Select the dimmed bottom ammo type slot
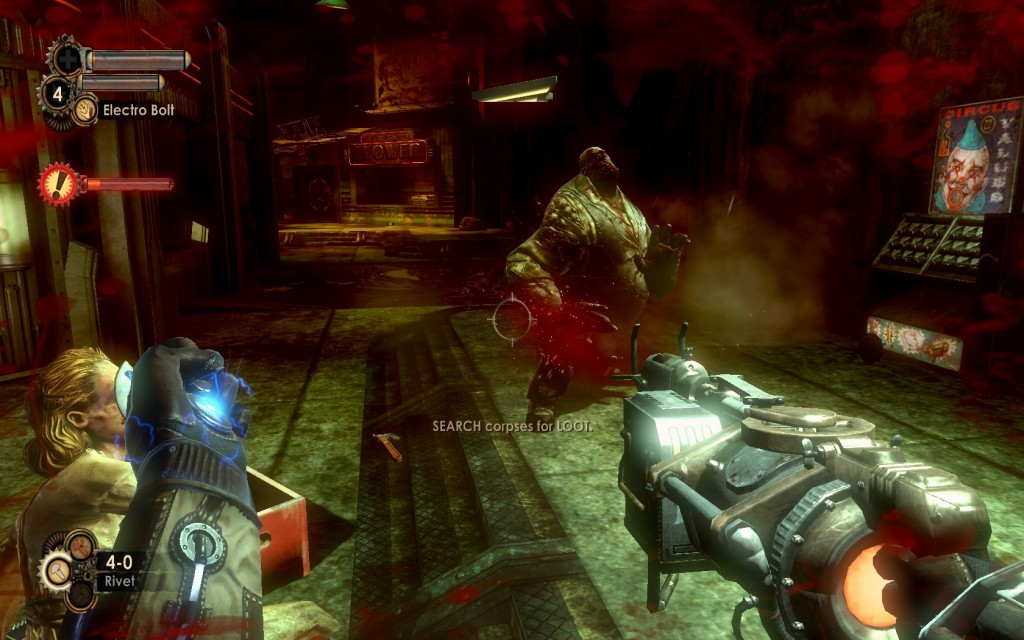Image resolution: width=1024 pixels, height=640 pixels. (x=78, y=596)
